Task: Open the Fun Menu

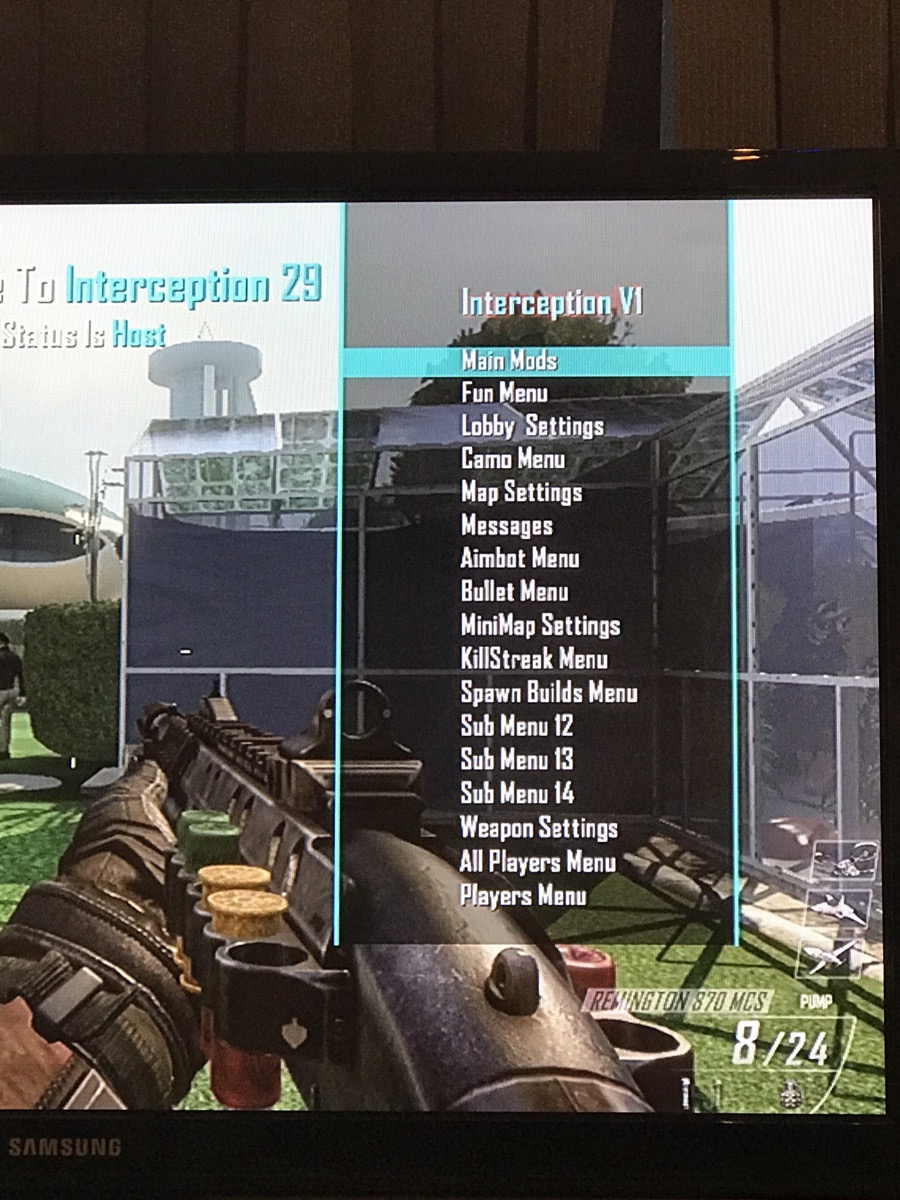Action: (x=504, y=393)
